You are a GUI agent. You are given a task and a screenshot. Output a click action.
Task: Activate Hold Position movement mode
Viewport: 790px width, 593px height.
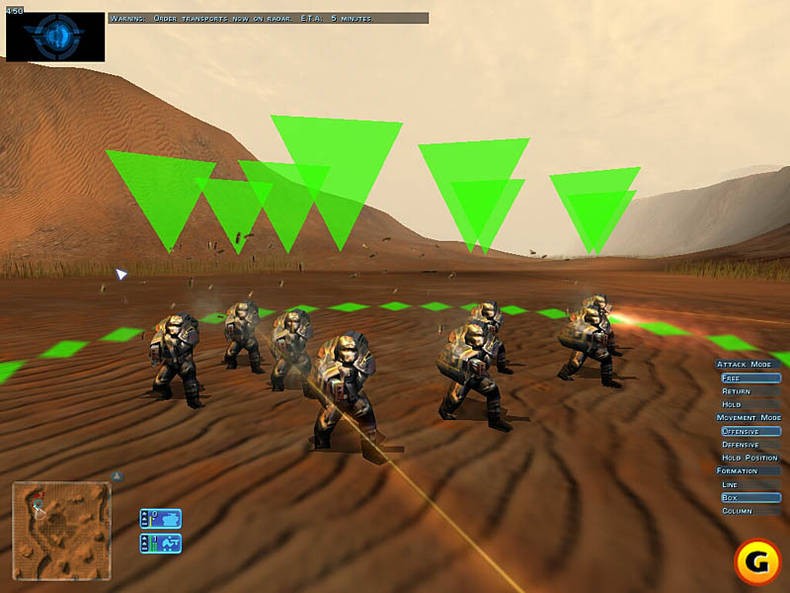(749, 457)
